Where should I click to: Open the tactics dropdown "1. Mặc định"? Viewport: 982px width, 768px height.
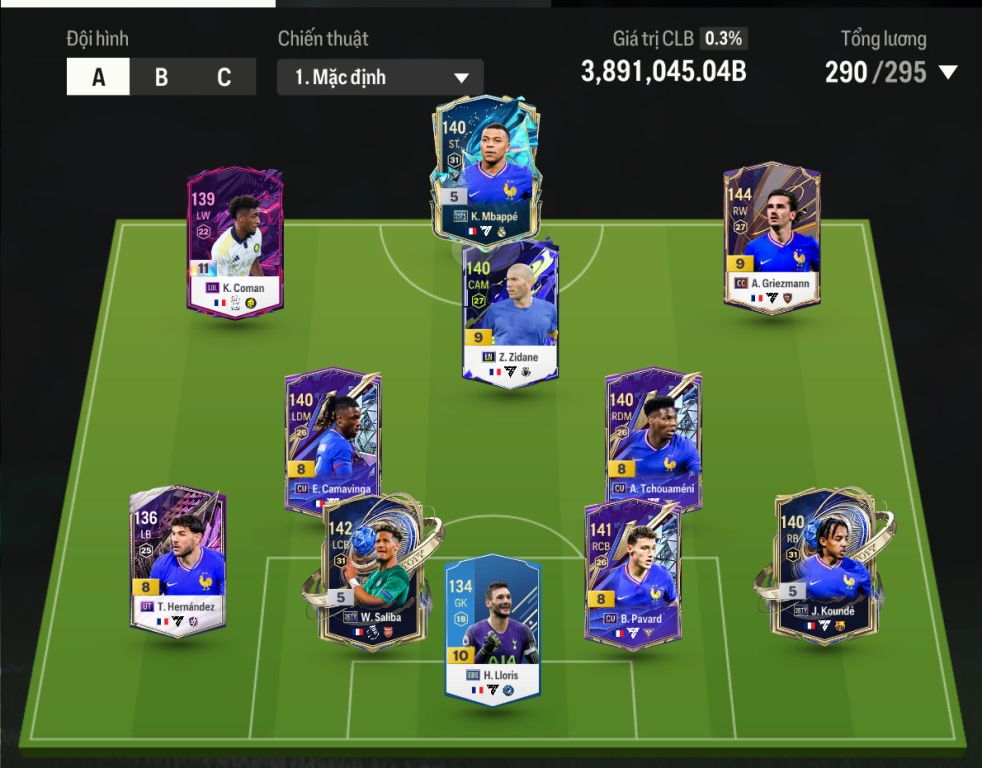(x=380, y=77)
